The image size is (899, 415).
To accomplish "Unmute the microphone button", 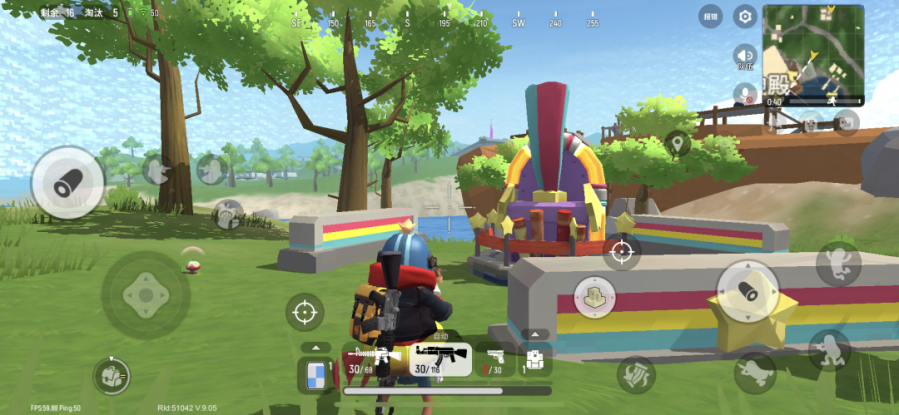I will pyautogui.click(x=745, y=93).
